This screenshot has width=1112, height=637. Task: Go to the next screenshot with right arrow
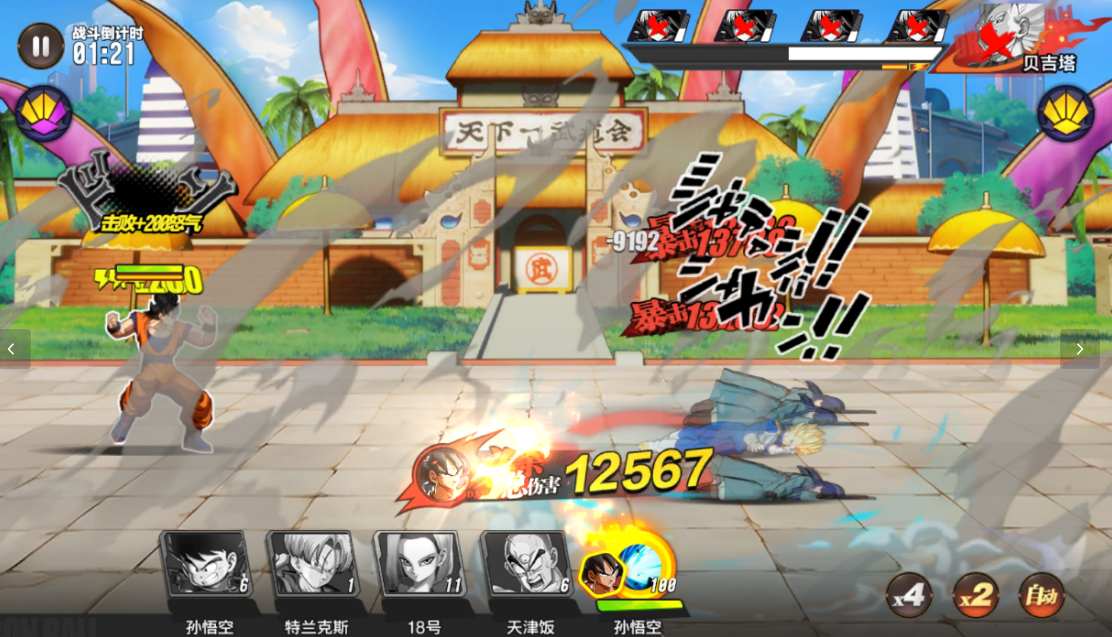coord(1080,349)
